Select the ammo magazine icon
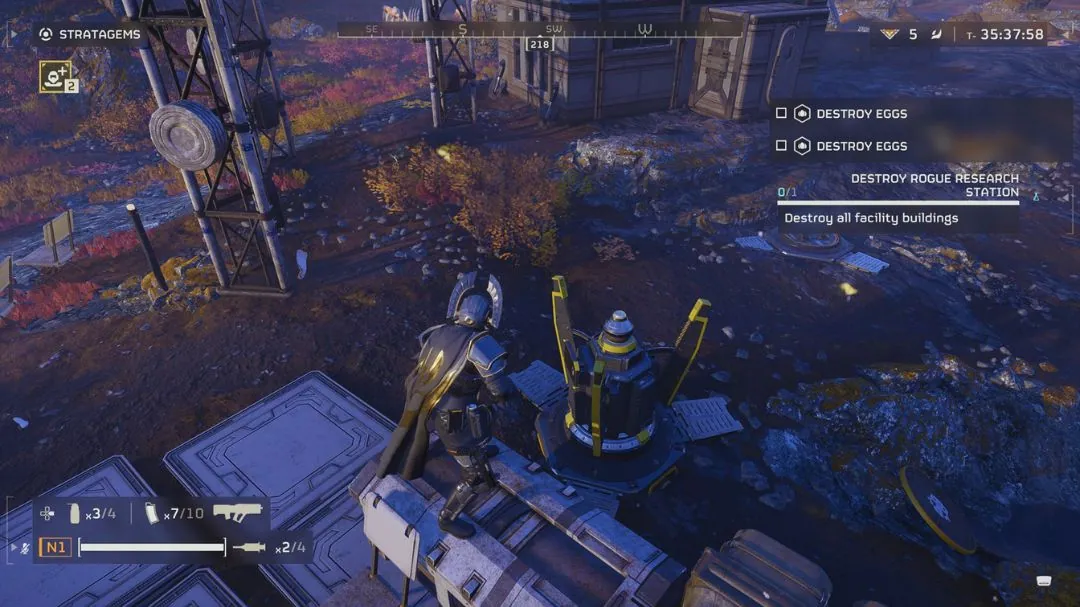Viewport: 1080px width, 607px height. pos(152,513)
